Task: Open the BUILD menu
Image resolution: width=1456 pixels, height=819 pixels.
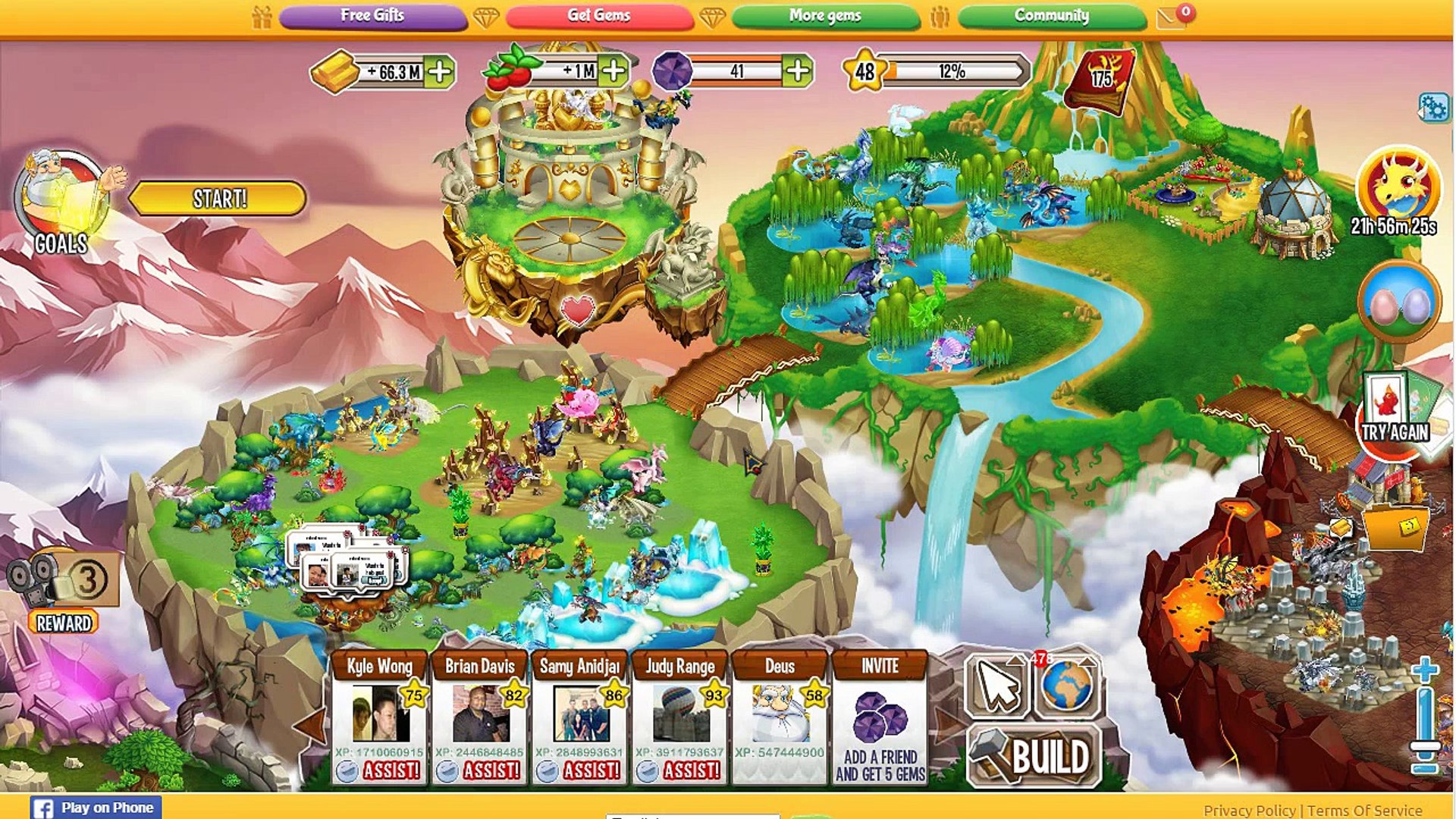Action: [1034, 757]
